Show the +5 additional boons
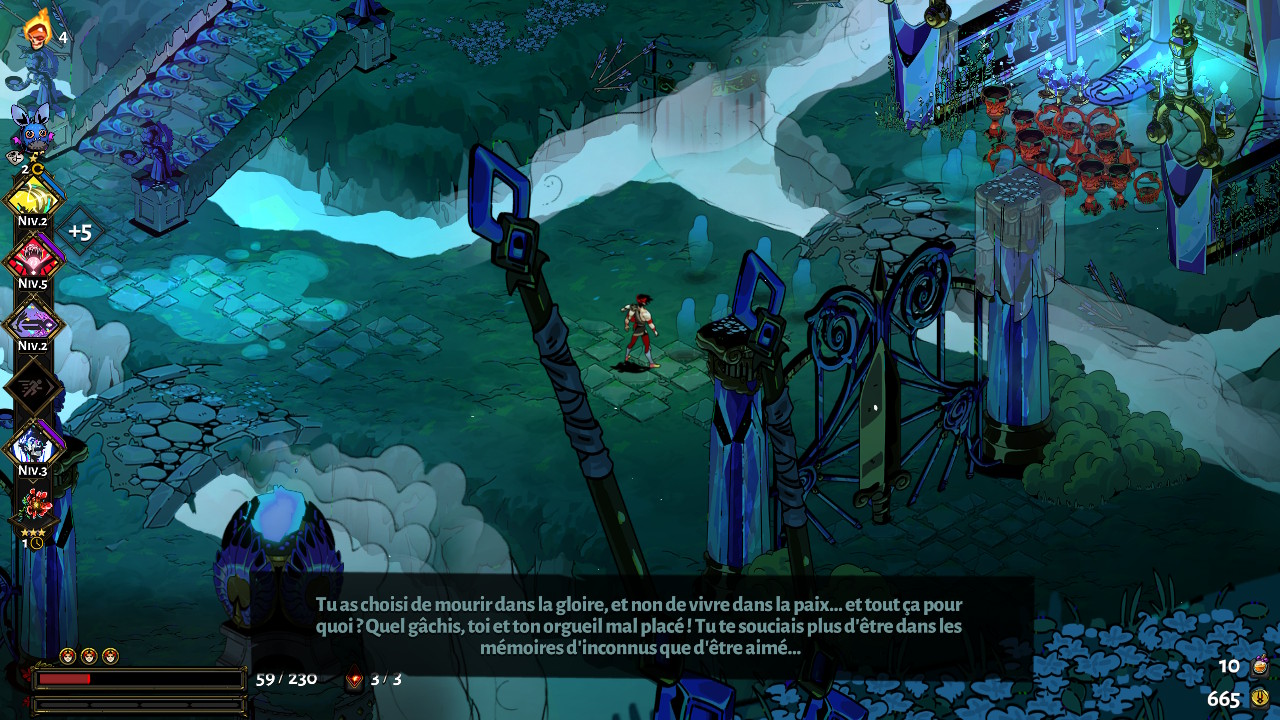The height and width of the screenshot is (720, 1280). (x=79, y=232)
